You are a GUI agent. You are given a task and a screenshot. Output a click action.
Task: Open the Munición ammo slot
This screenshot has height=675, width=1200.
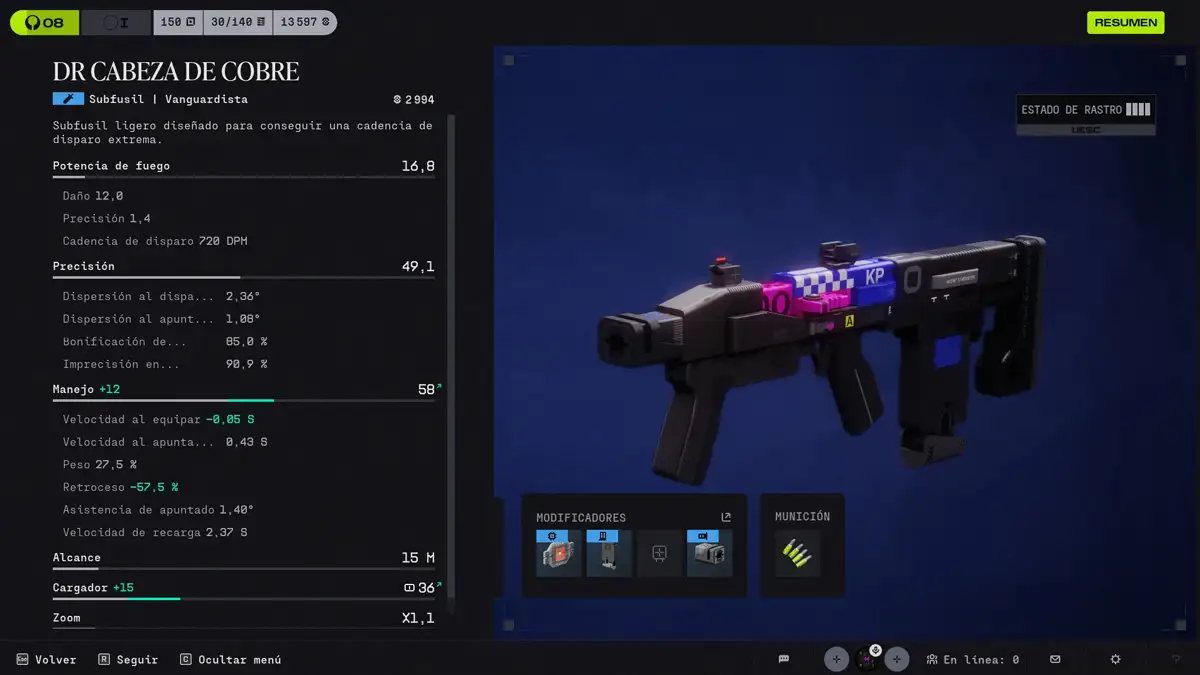(x=797, y=553)
